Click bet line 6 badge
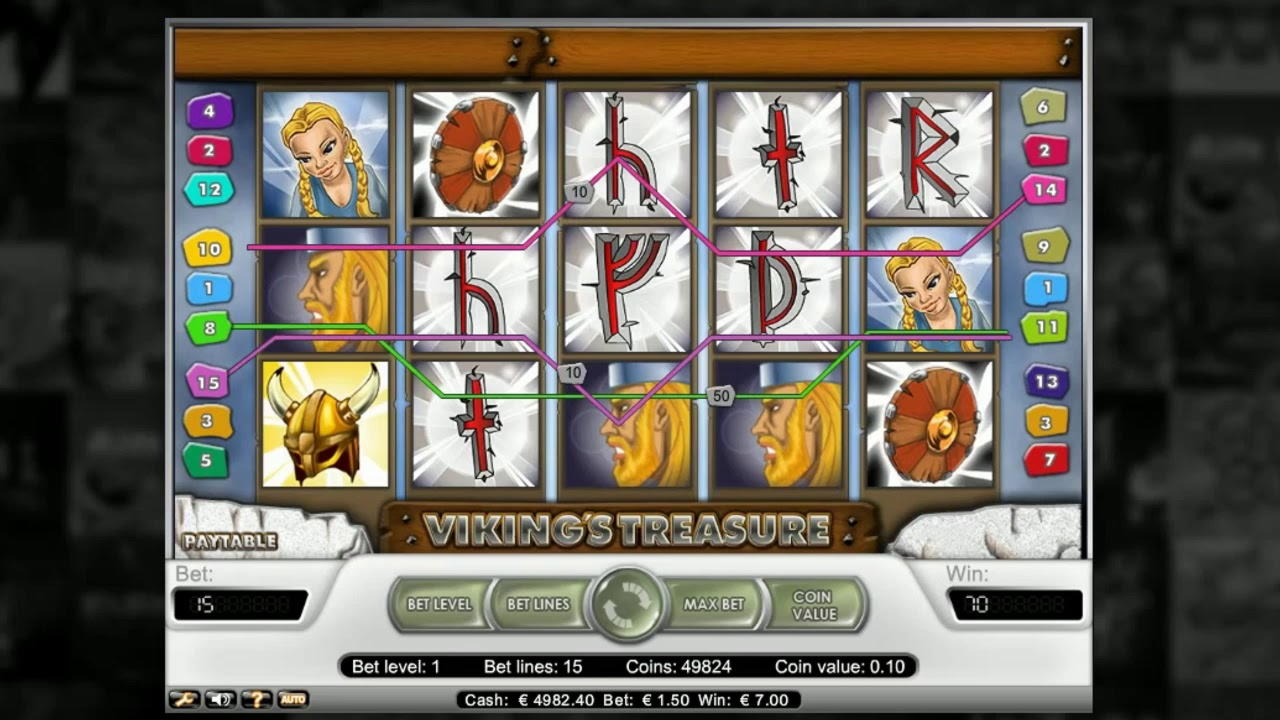Image resolution: width=1280 pixels, height=720 pixels. pyautogui.click(x=1043, y=106)
